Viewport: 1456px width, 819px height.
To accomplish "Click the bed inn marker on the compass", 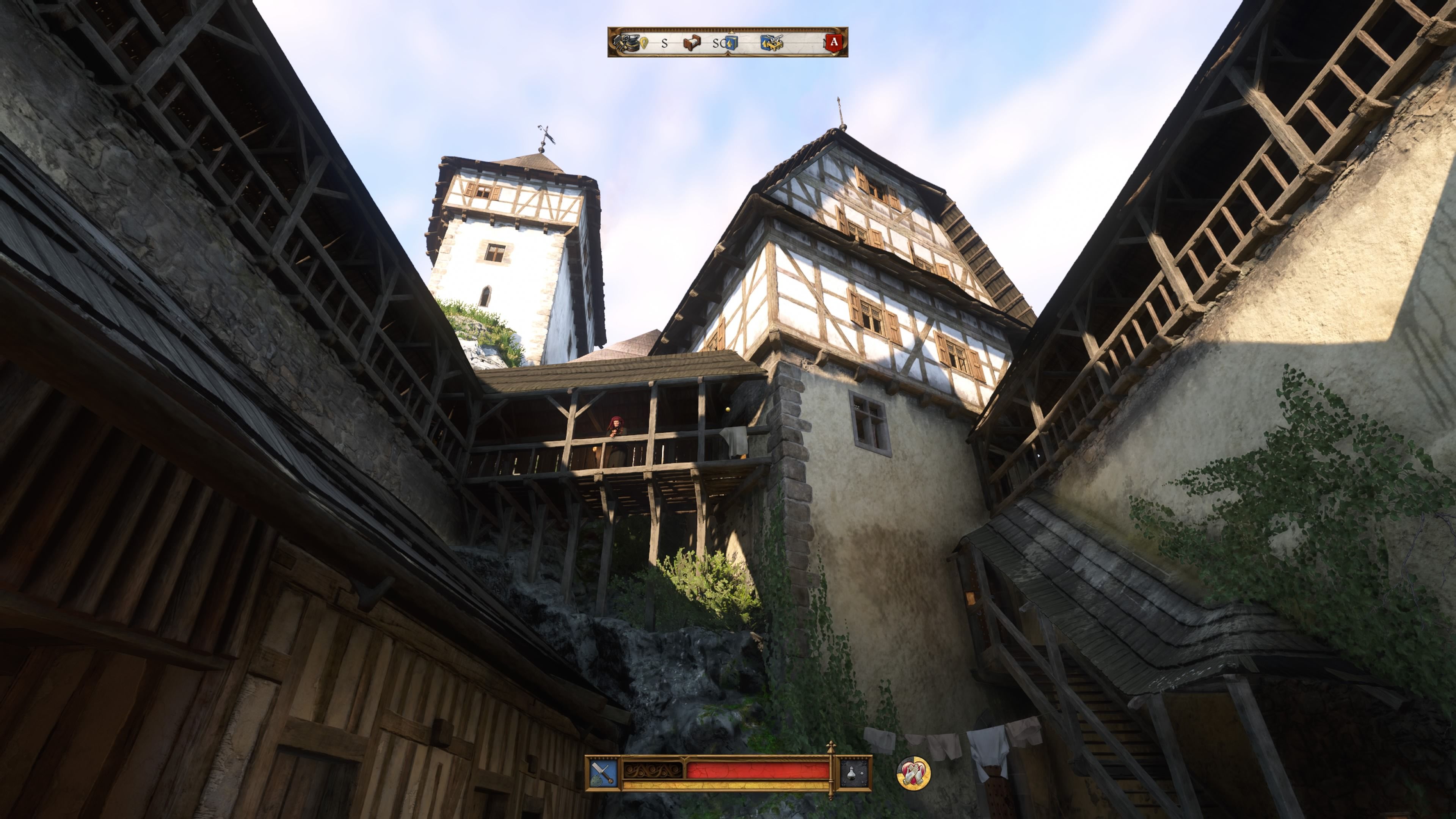I will pos(692,44).
